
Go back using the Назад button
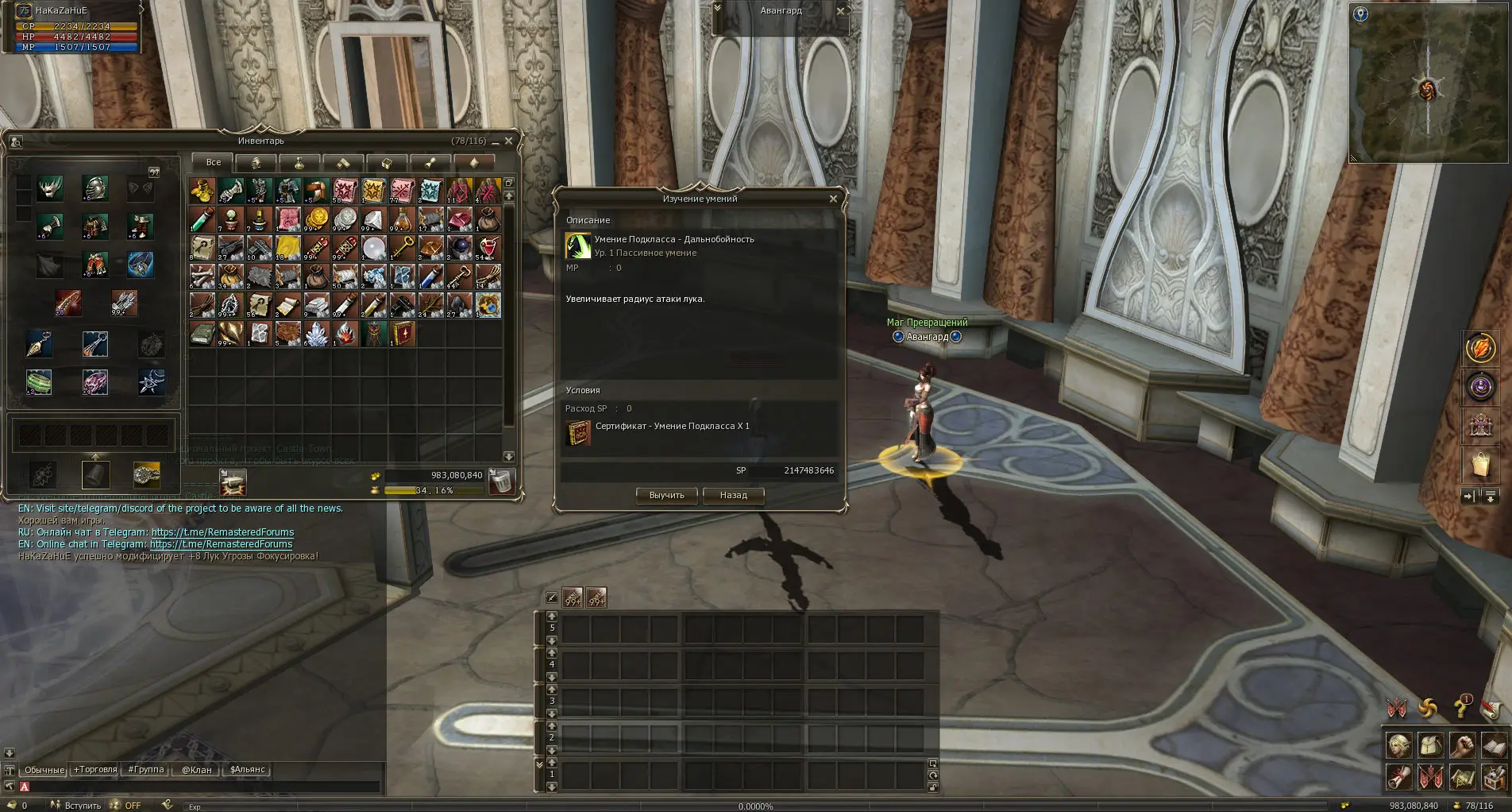pos(733,495)
